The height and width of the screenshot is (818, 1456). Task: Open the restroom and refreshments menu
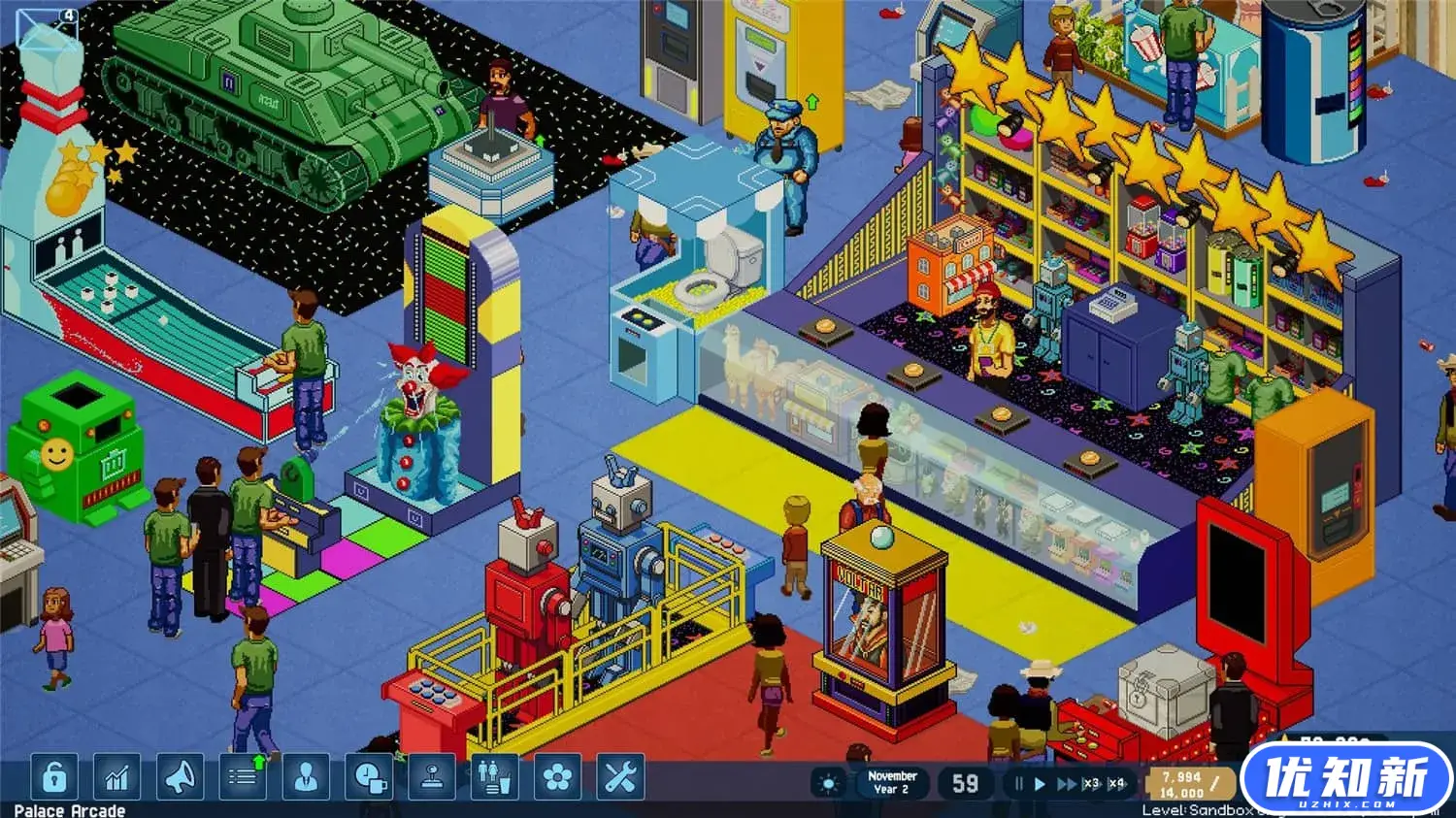(493, 776)
